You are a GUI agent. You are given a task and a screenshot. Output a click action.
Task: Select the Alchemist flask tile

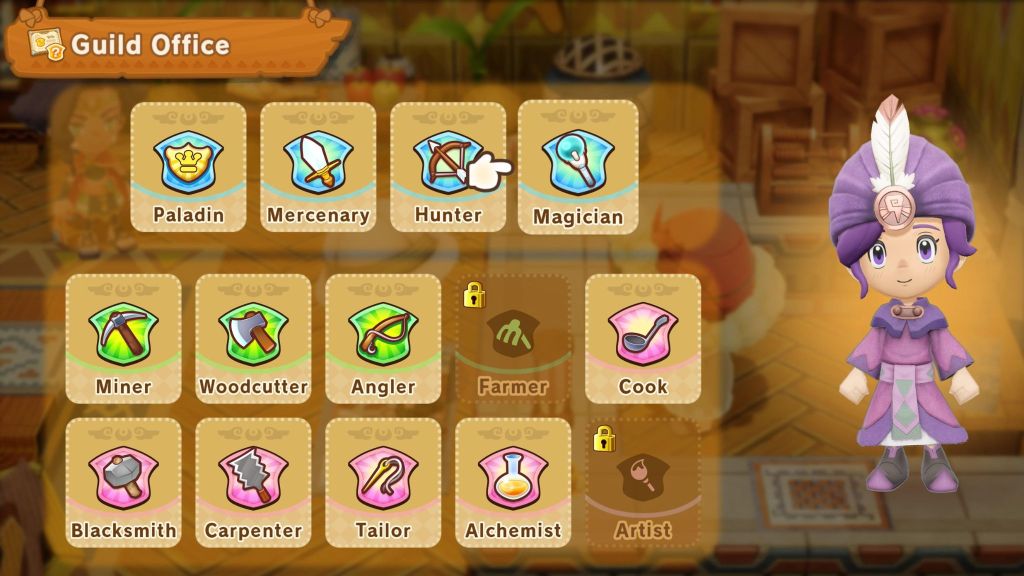point(513,482)
